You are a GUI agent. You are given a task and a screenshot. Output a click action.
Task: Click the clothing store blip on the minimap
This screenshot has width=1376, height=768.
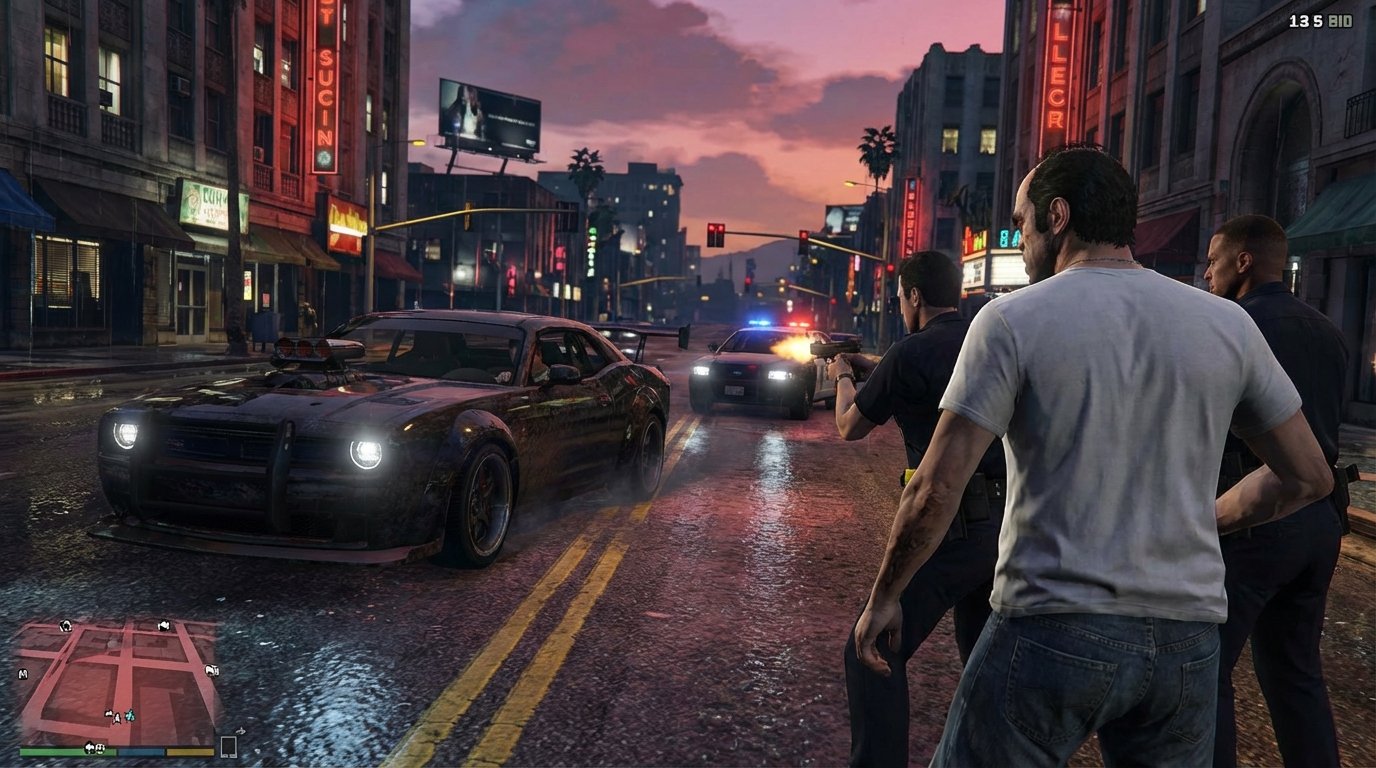[x=163, y=625]
